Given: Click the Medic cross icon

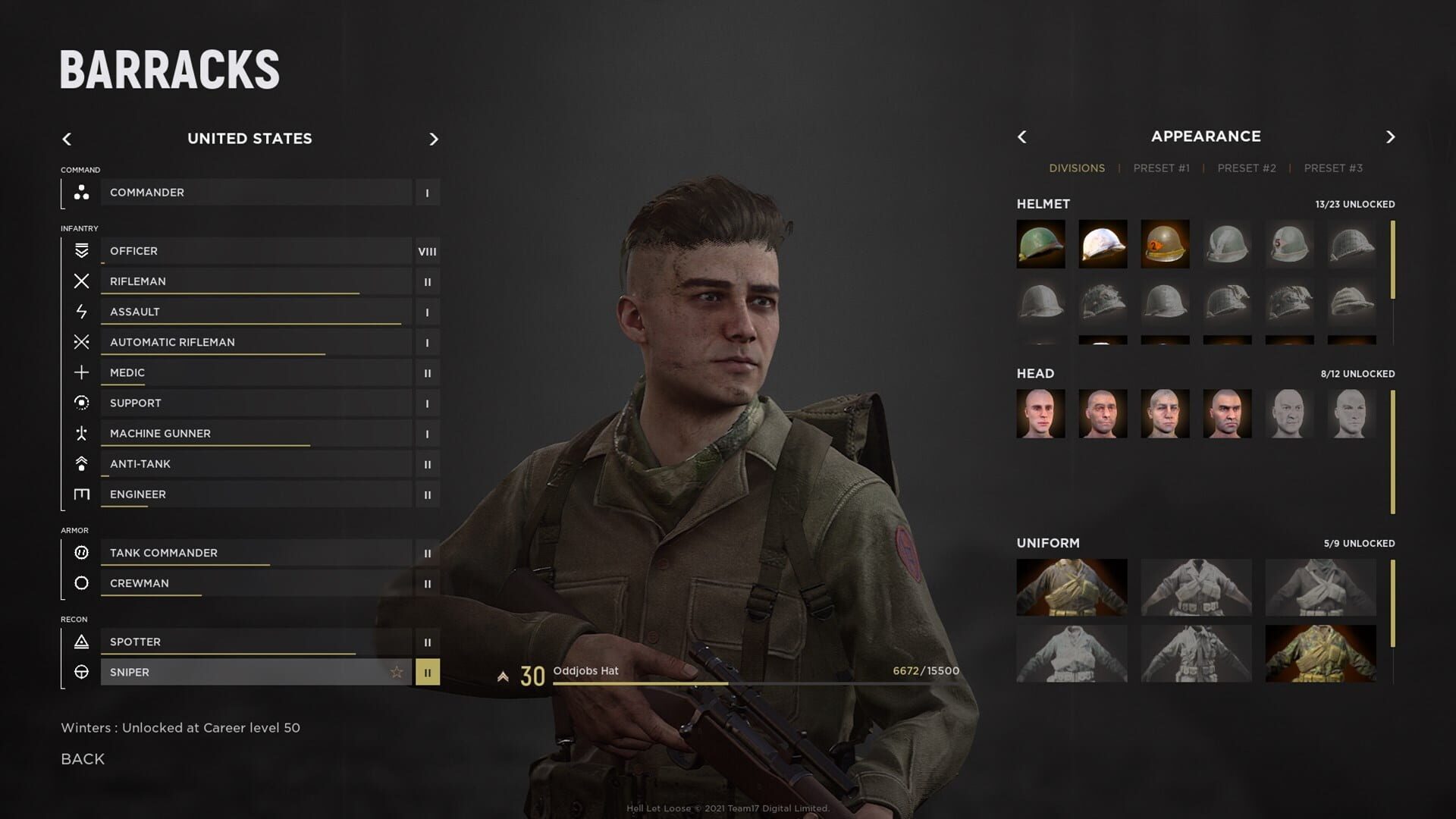Looking at the screenshot, I should pos(80,372).
